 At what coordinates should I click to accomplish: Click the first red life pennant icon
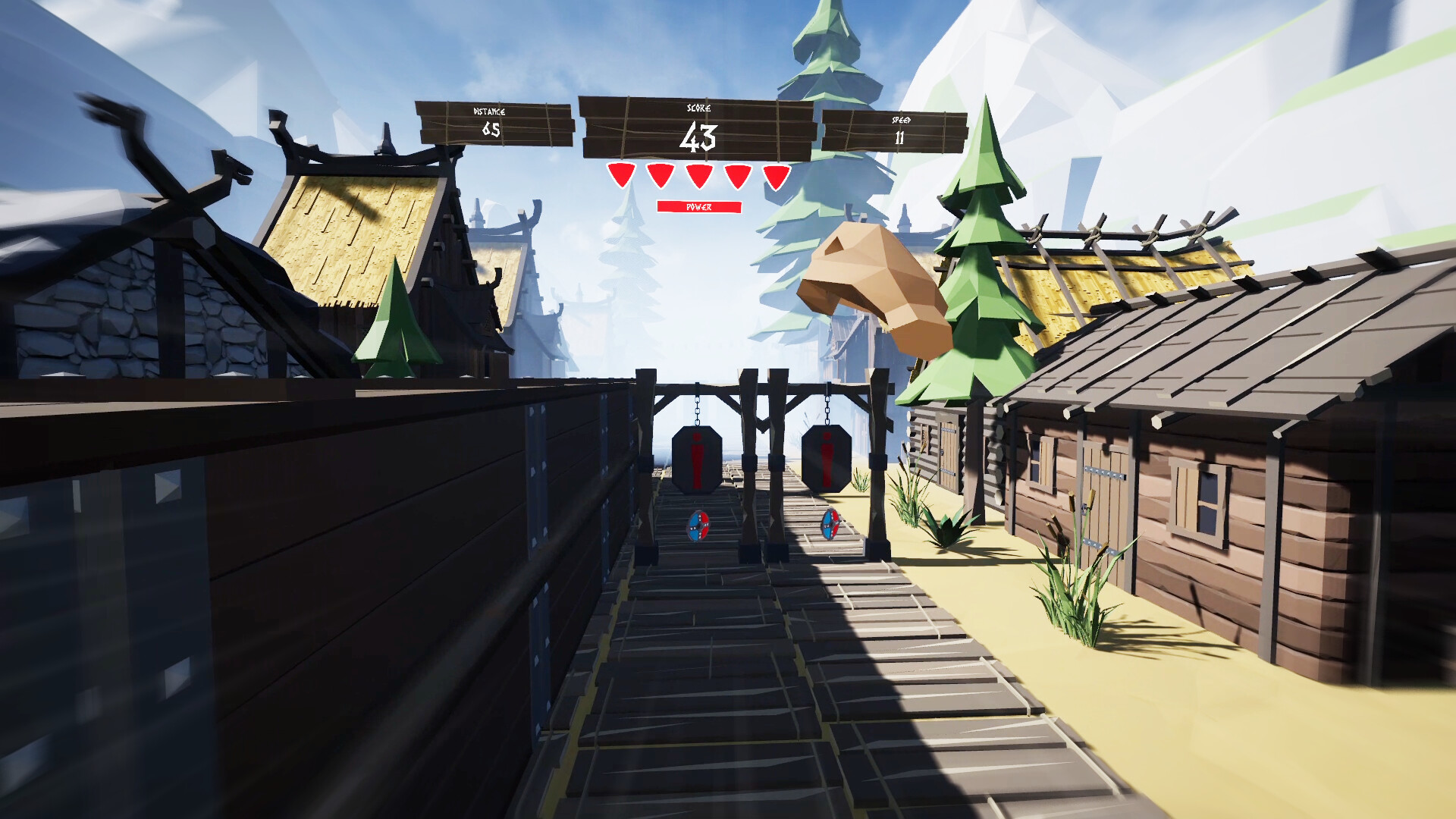(x=620, y=176)
